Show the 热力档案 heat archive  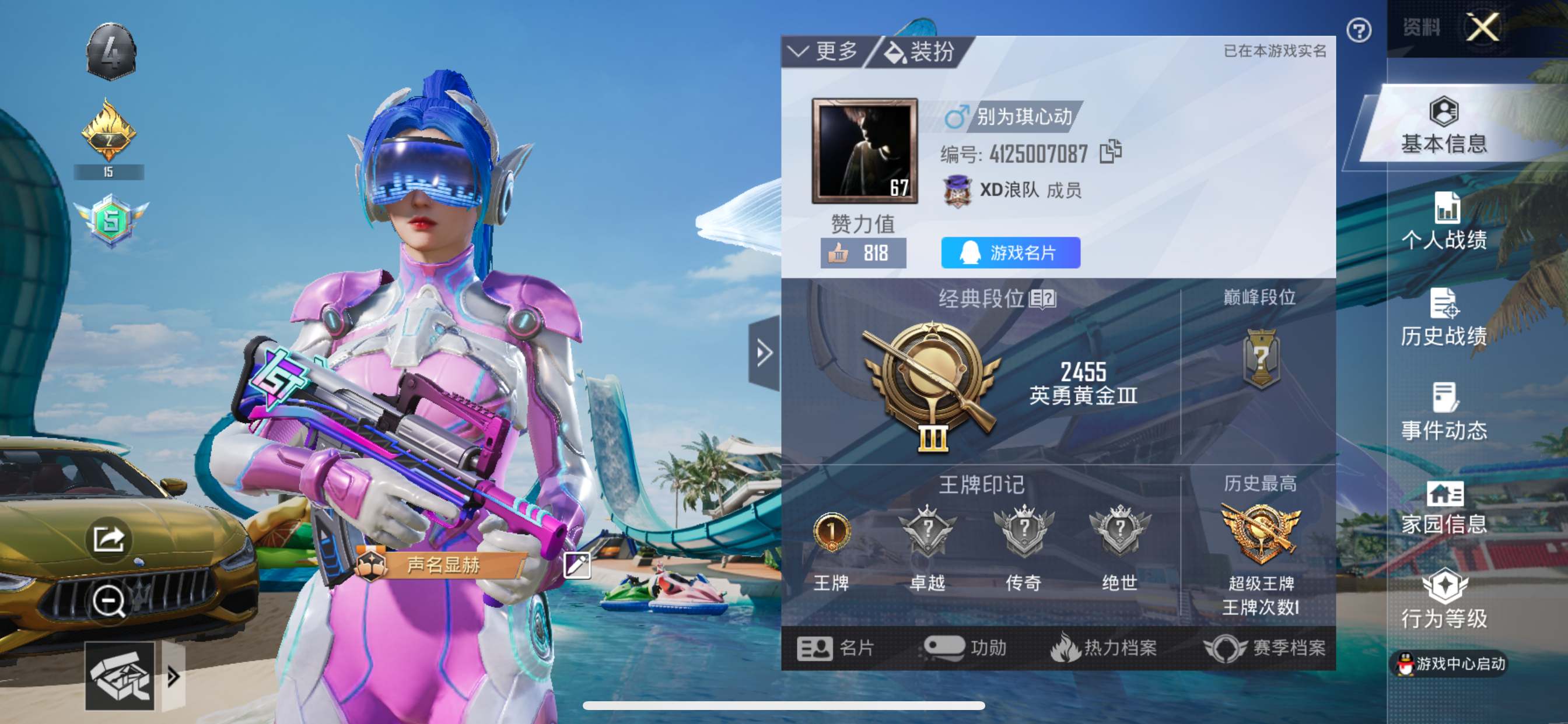(1104, 648)
